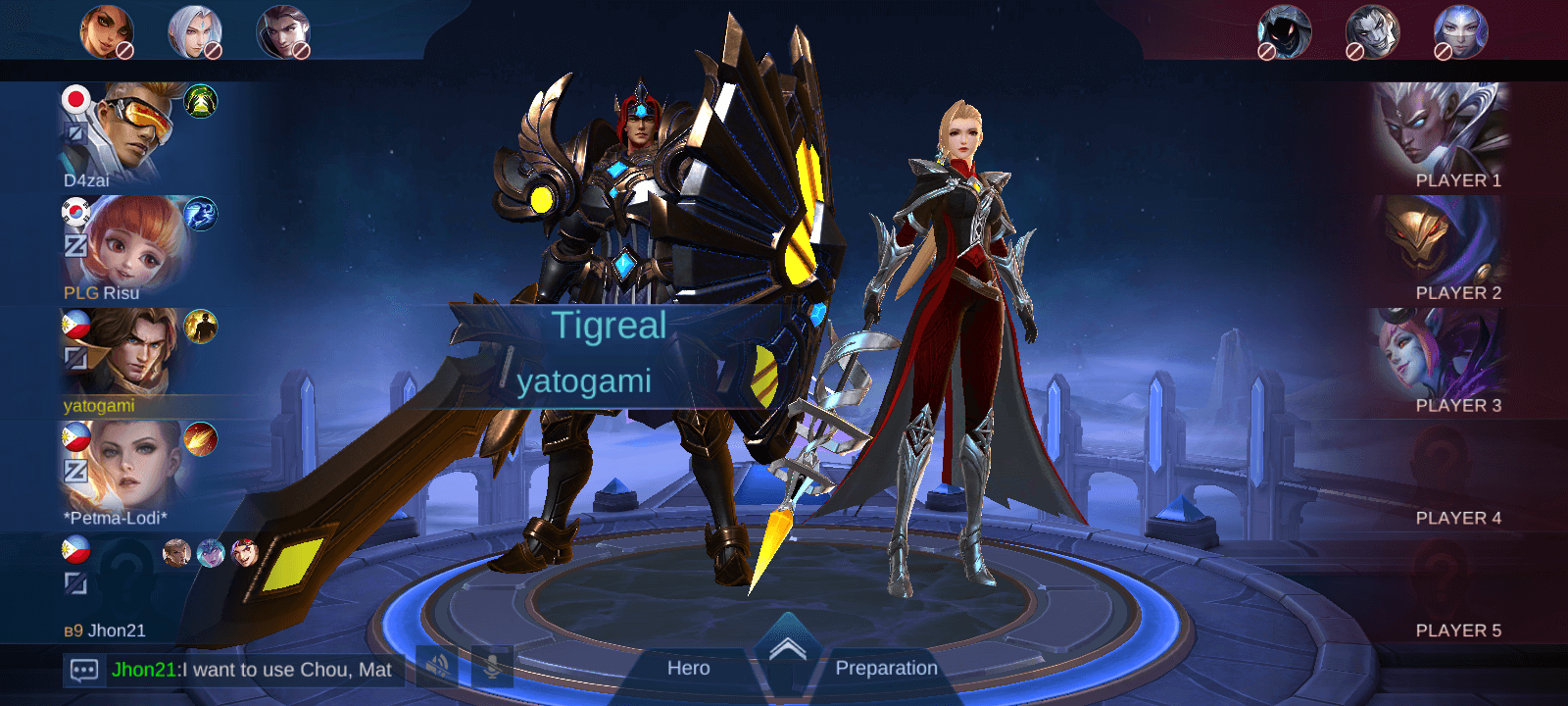Toggle the speaker voice chat icon

tap(437, 668)
